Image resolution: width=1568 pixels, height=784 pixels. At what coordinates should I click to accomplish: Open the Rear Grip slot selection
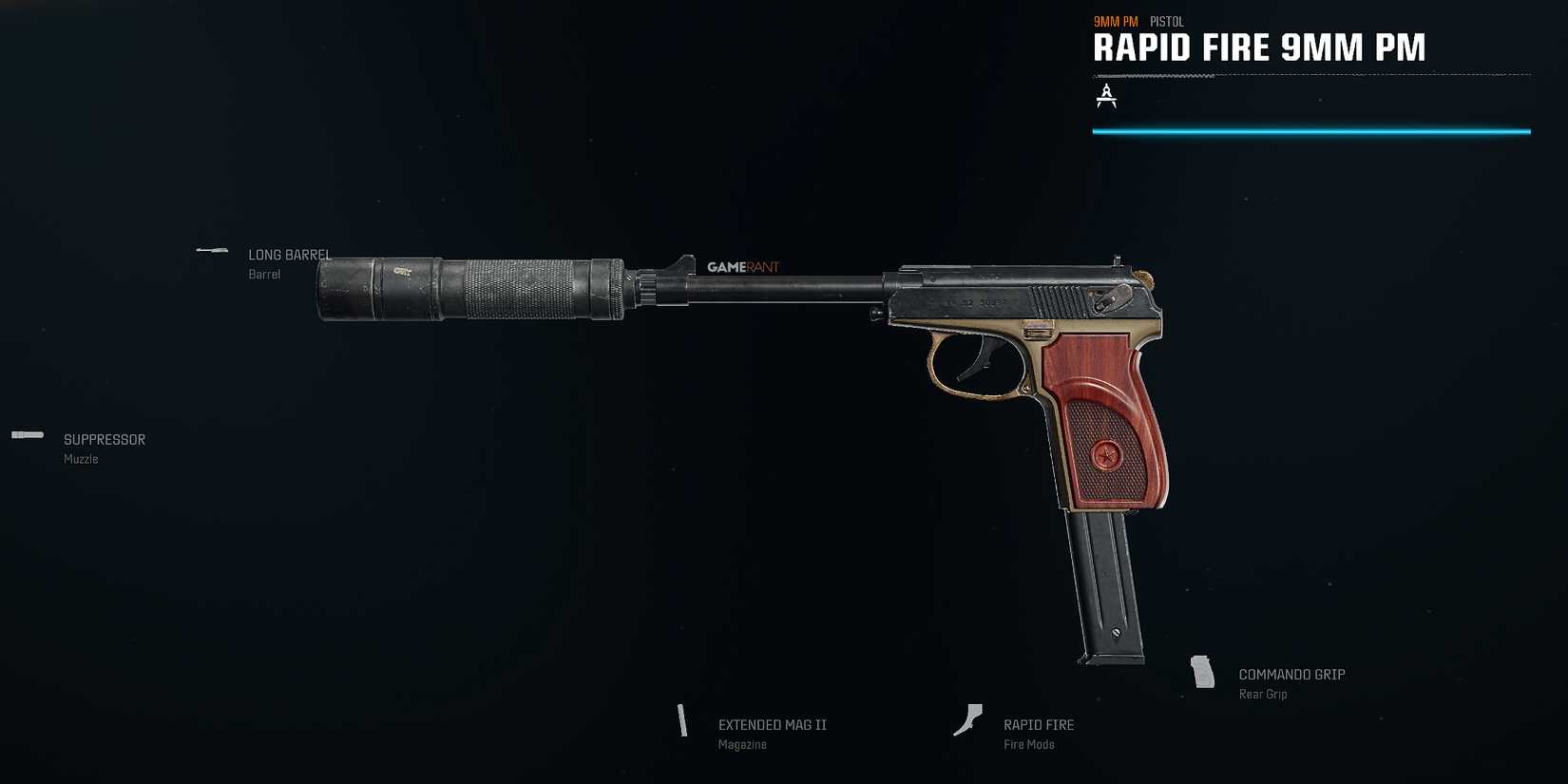click(x=1263, y=694)
